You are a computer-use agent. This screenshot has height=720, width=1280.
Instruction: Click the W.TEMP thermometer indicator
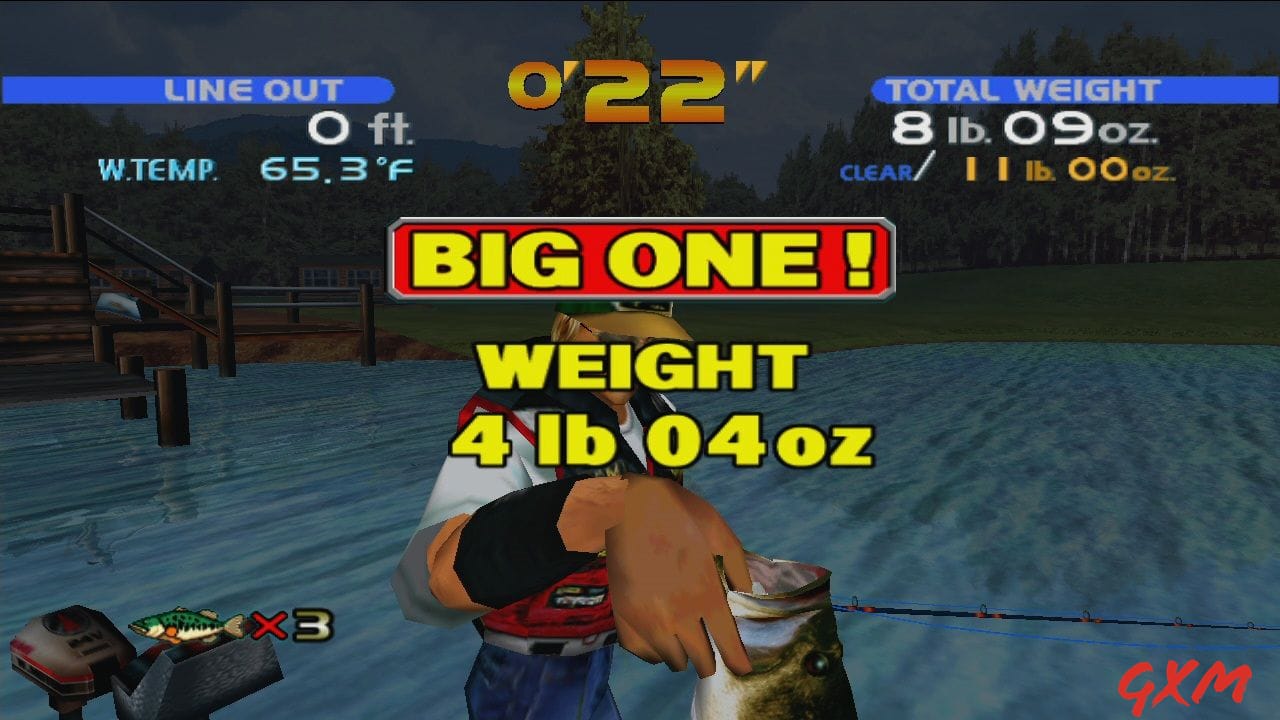[x=160, y=170]
